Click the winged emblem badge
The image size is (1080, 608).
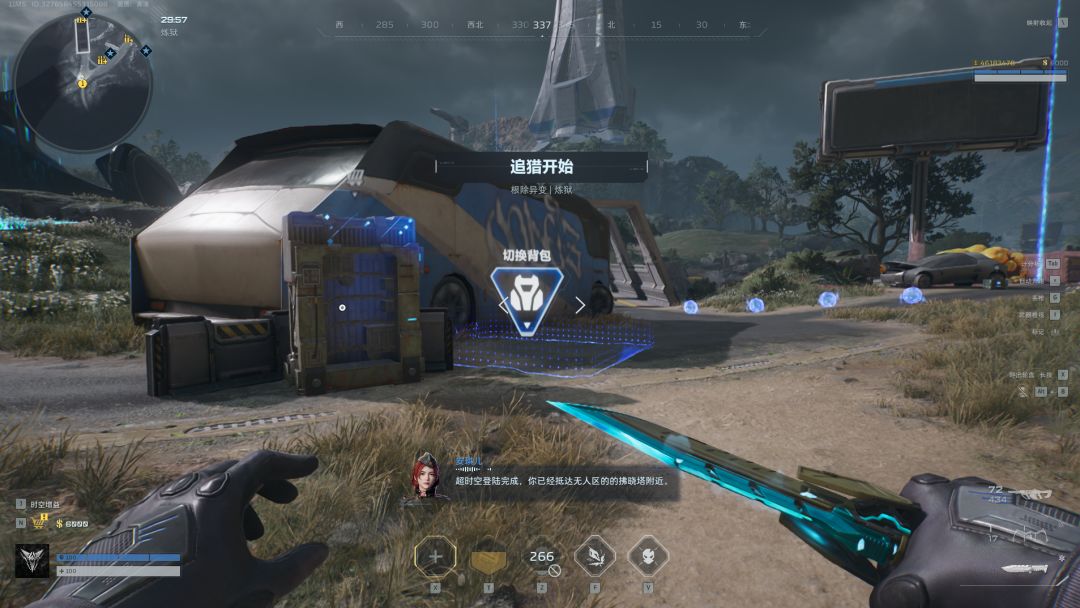click(32, 561)
